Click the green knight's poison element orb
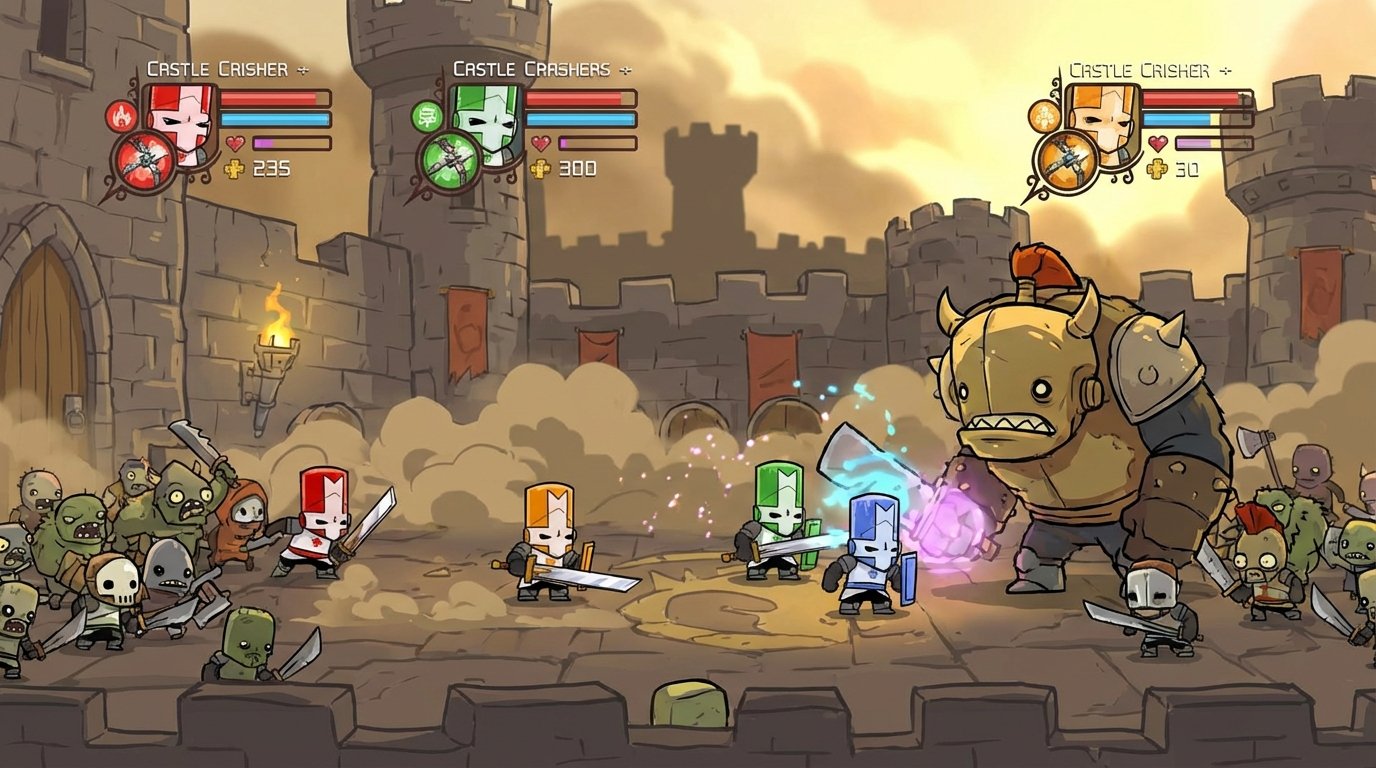The width and height of the screenshot is (1376, 768). coord(427,116)
